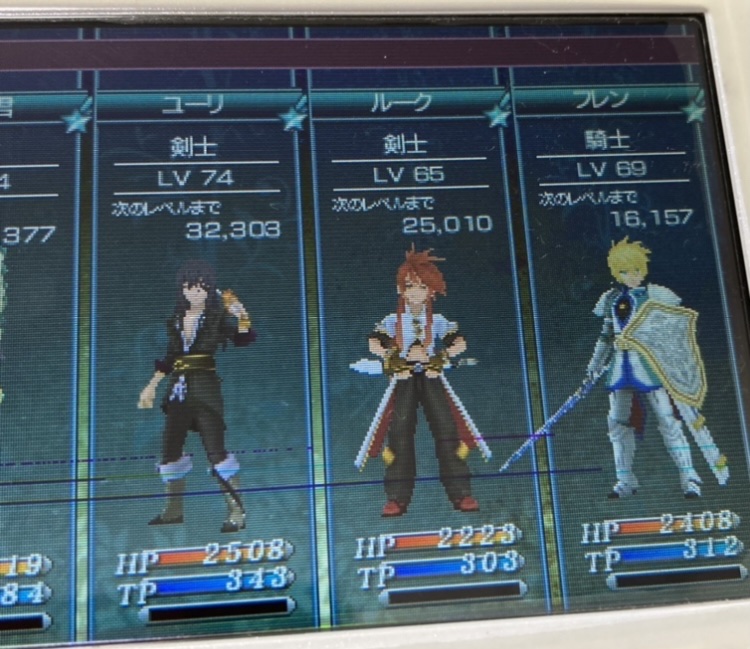Click the star icon on Yuri's panel

[x=293, y=119]
